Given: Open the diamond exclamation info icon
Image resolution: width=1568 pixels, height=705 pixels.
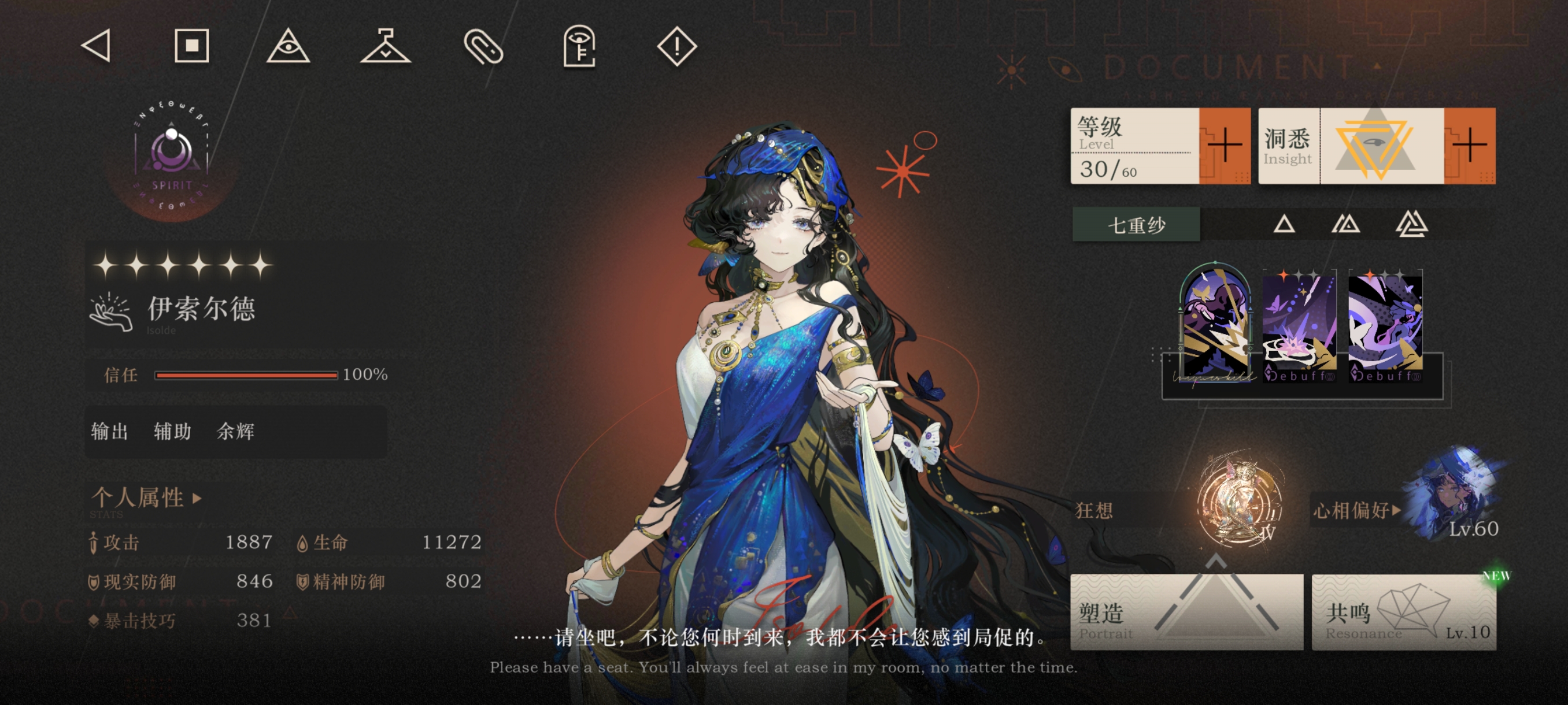Looking at the screenshot, I should tap(676, 46).
